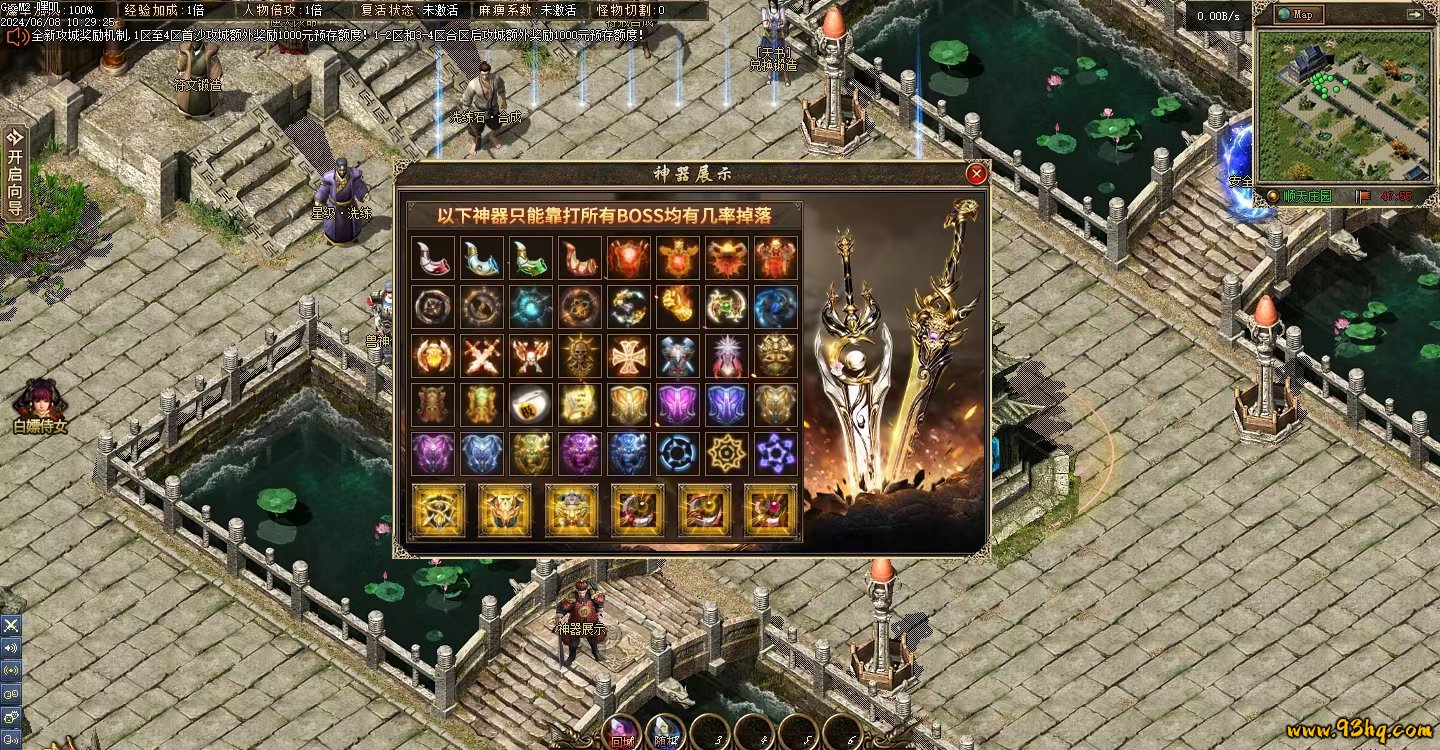
Task: Select the flaming golden fist artifact
Action: (x=678, y=306)
